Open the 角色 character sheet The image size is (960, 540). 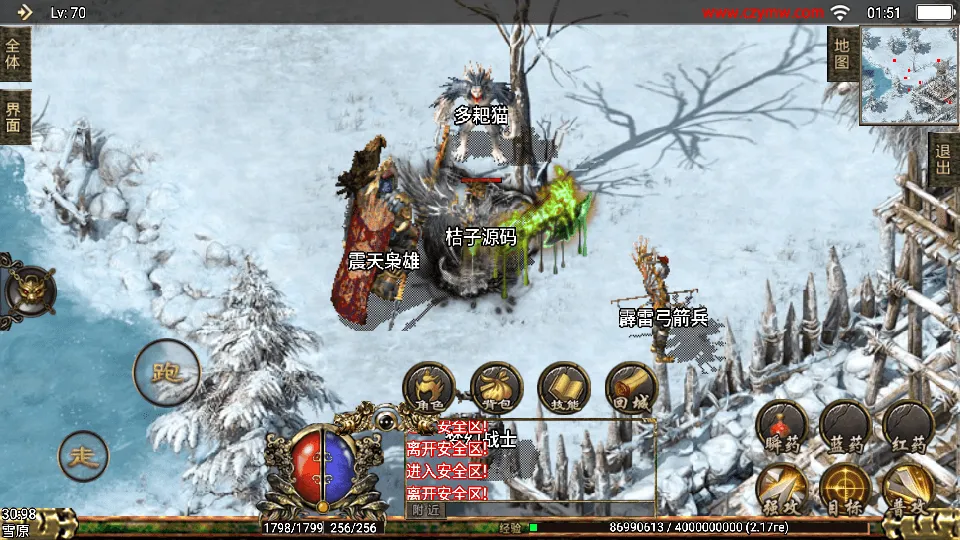click(429, 387)
